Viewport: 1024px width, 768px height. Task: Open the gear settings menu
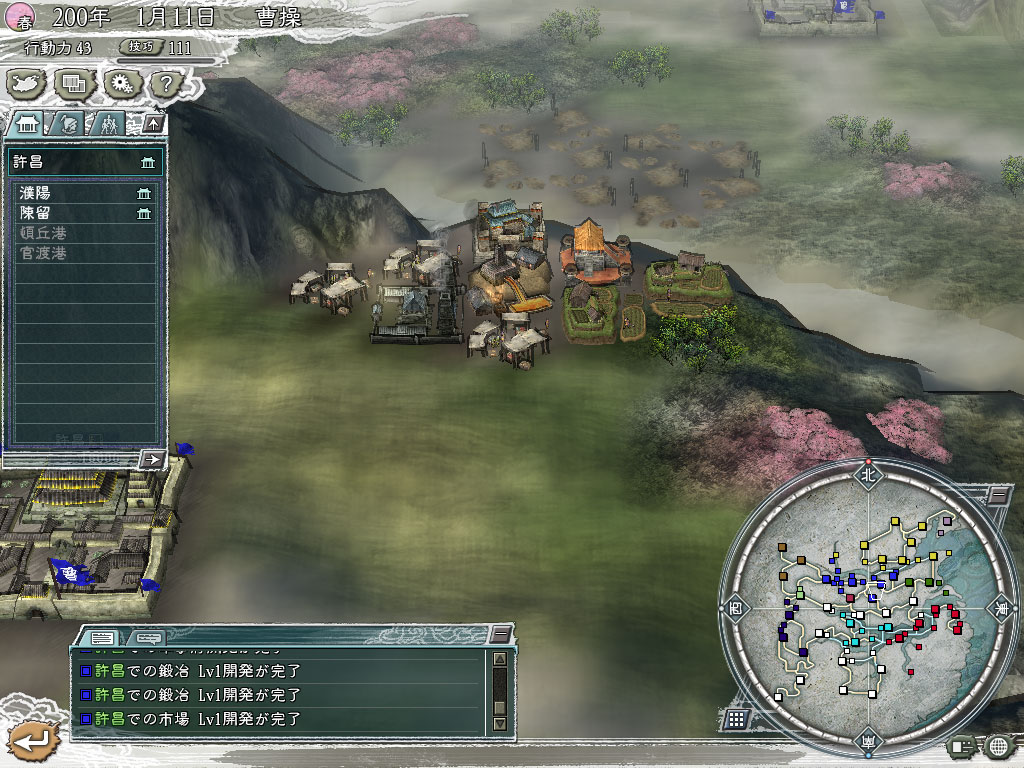click(120, 84)
